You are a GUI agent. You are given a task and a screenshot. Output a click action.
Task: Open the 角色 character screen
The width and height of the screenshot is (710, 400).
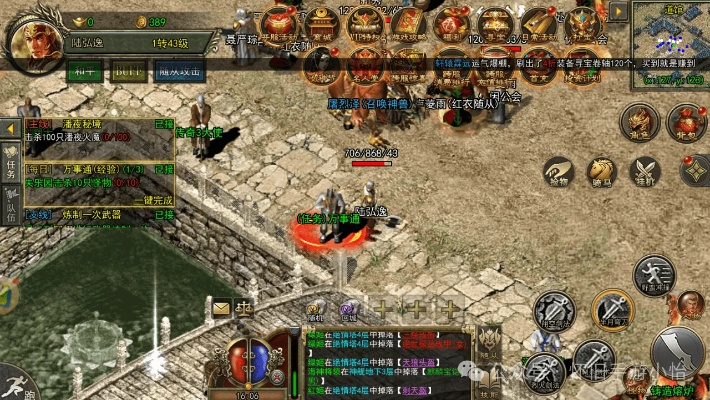639,121
